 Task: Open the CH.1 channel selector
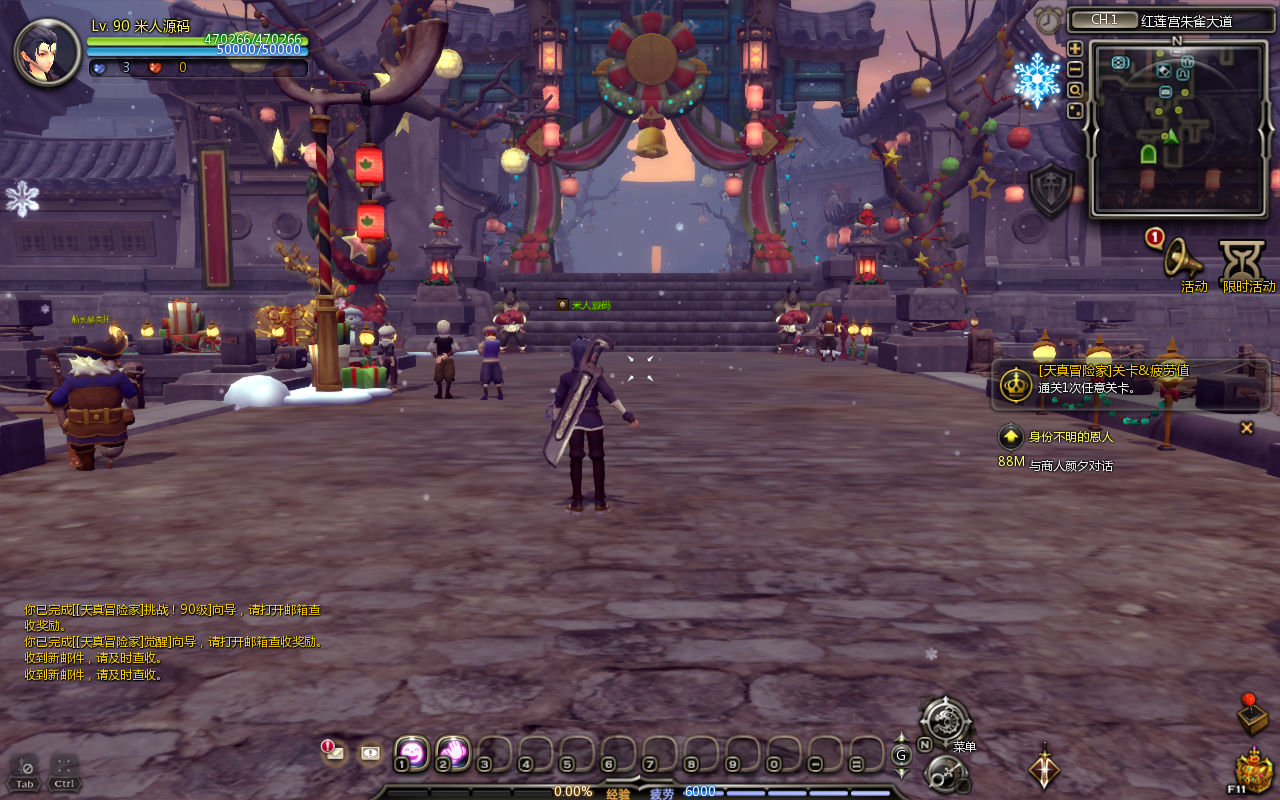(x=1103, y=20)
